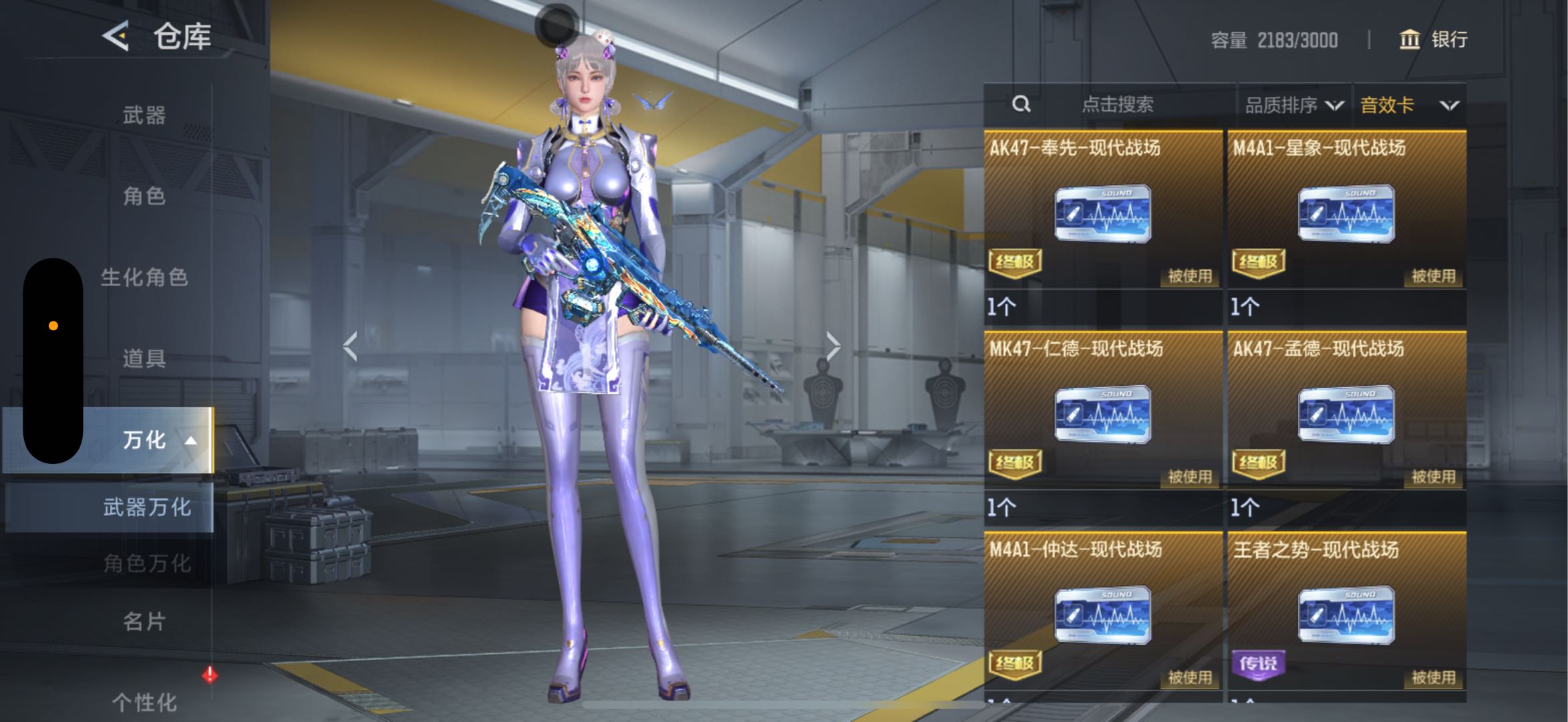Select the 角色万化 subcategory

[x=147, y=564]
